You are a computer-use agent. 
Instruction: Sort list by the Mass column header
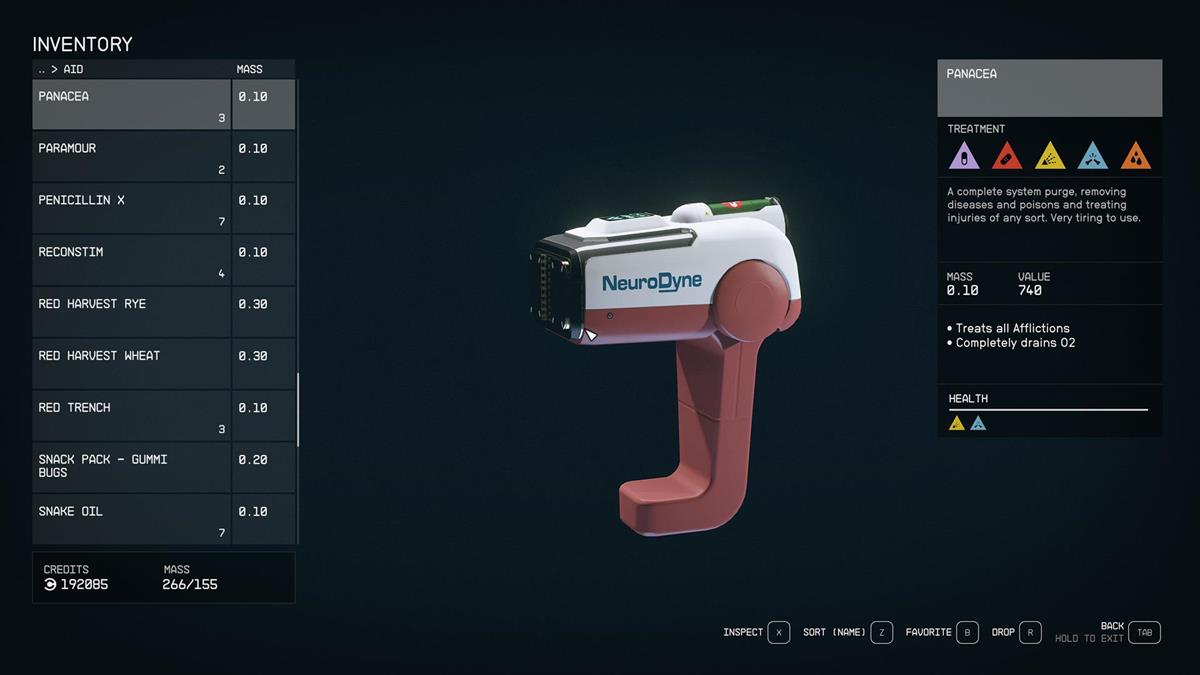click(x=249, y=69)
